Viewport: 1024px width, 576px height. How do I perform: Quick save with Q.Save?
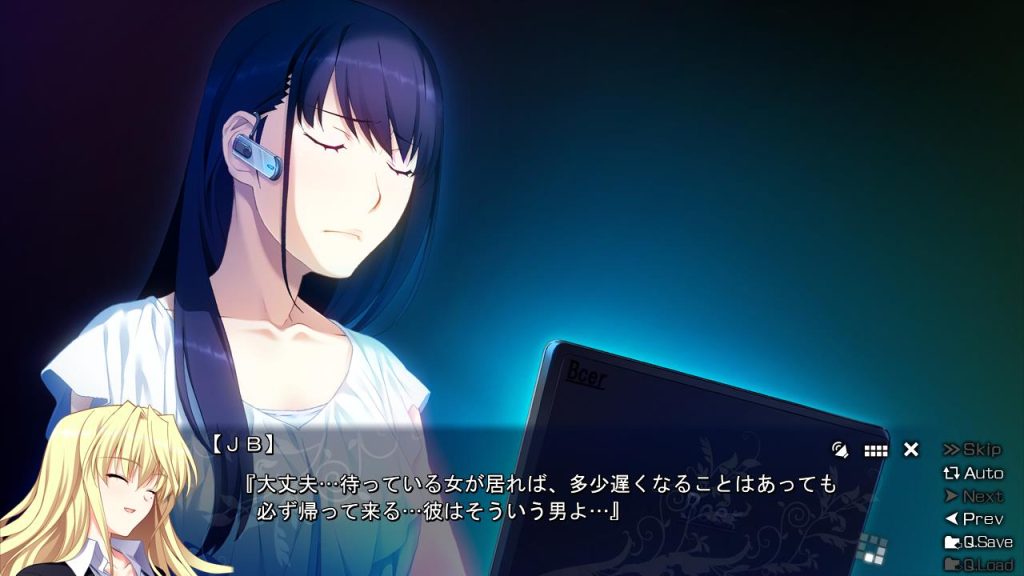tap(978, 542)
